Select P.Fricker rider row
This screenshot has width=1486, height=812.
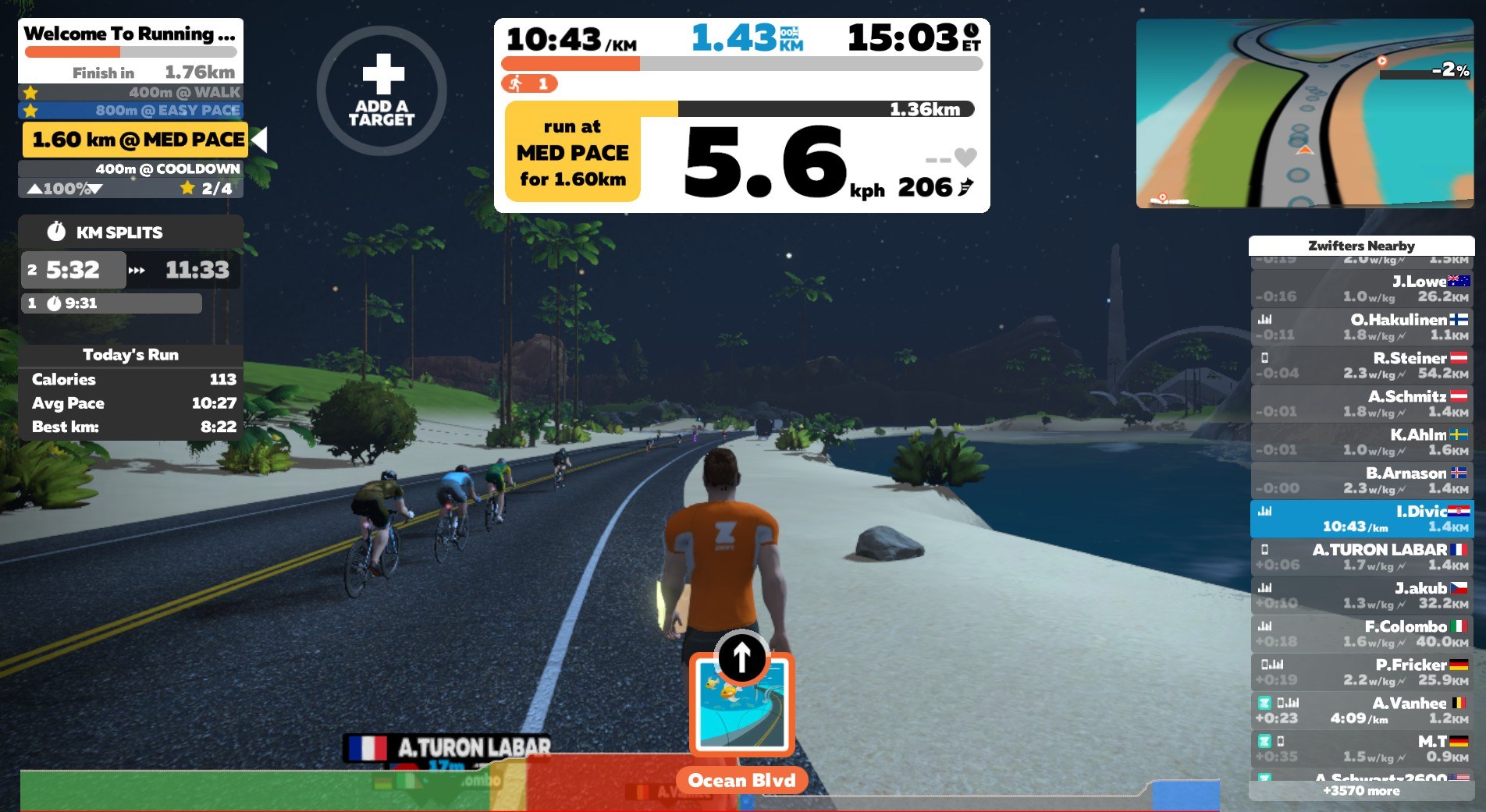pyautogui.click(x=1362, y=672)
